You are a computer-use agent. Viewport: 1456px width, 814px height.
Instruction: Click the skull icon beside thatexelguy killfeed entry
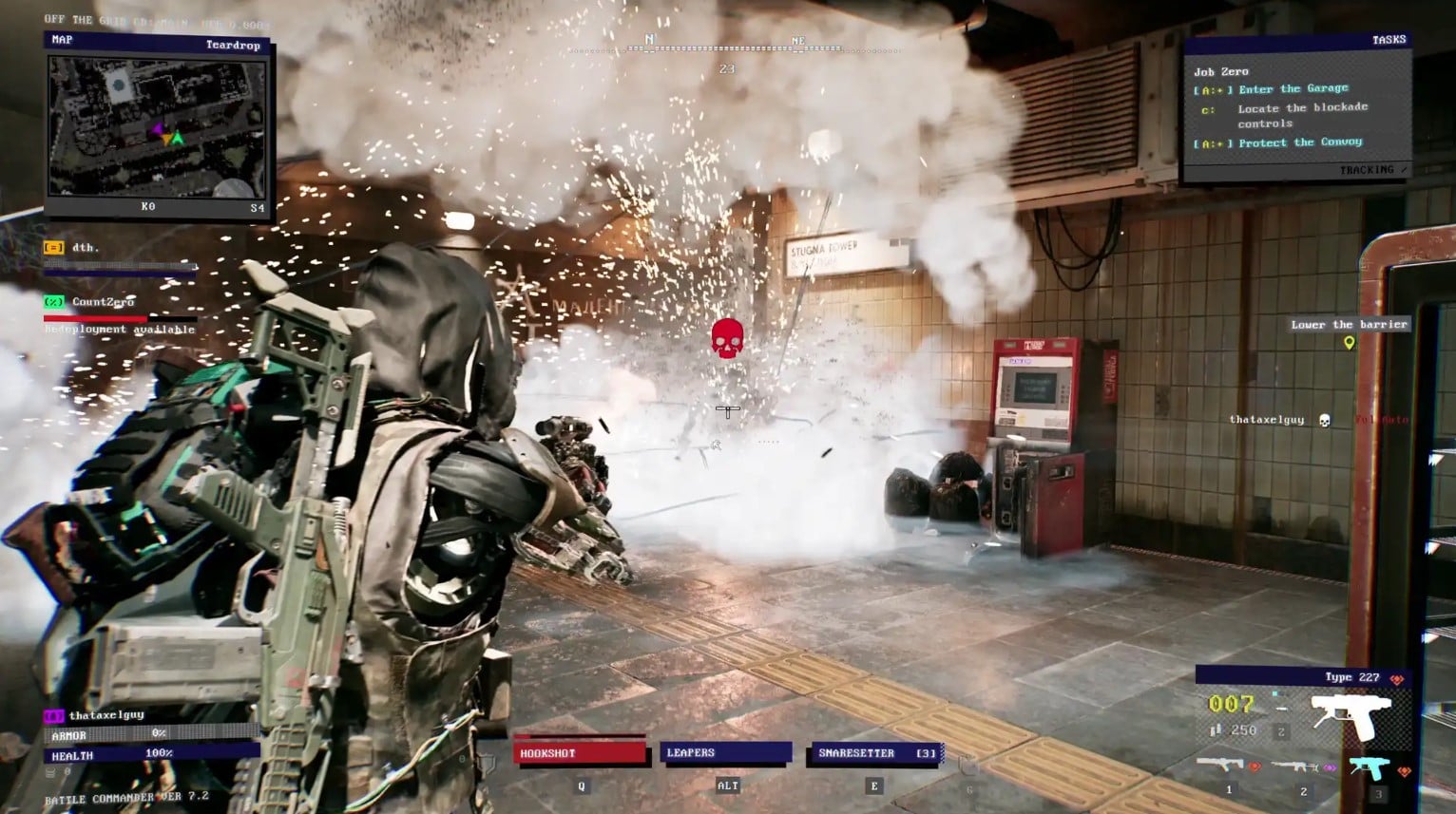(1324, 419)
